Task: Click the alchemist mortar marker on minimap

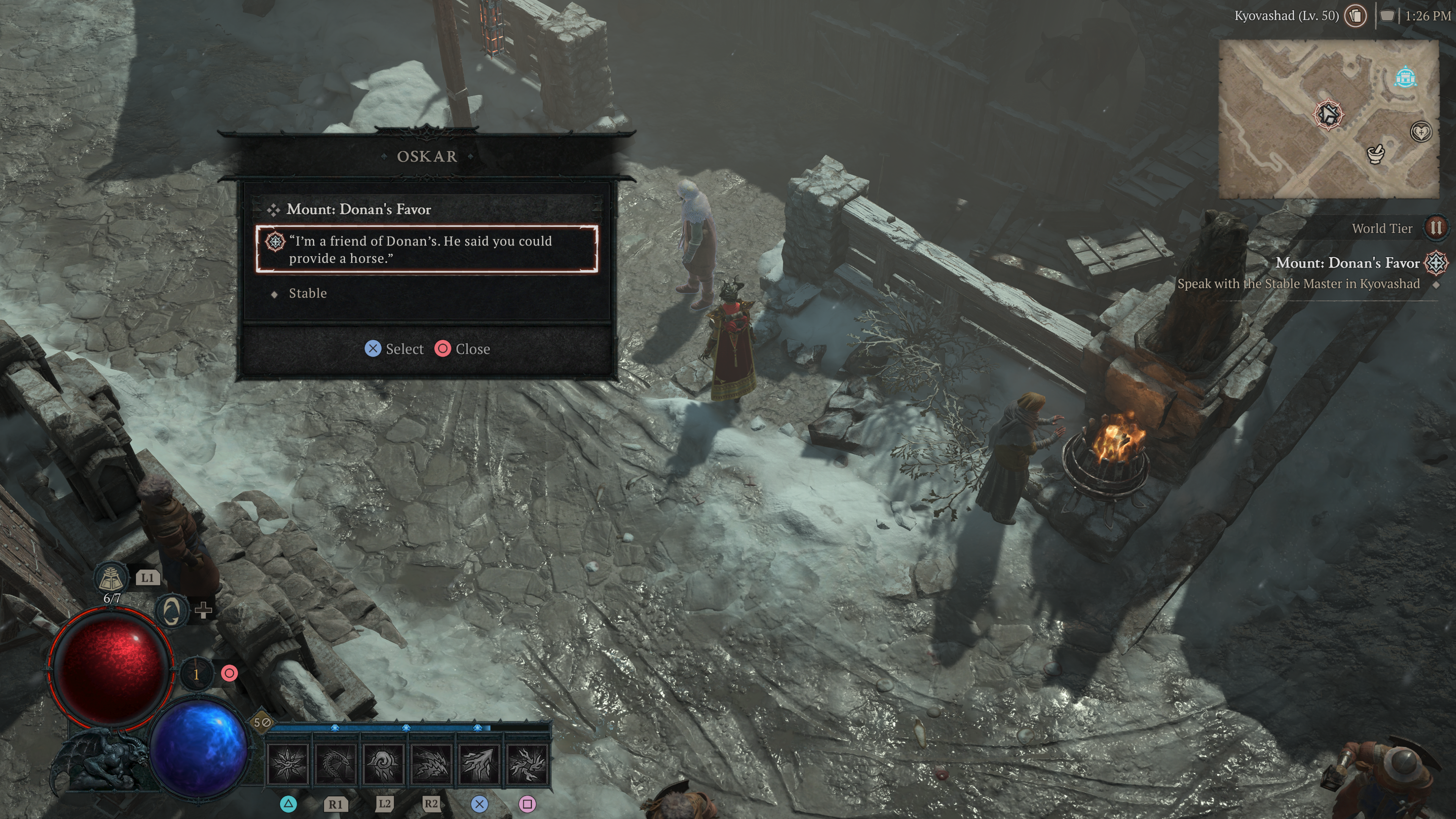Action: point(1375,152)
